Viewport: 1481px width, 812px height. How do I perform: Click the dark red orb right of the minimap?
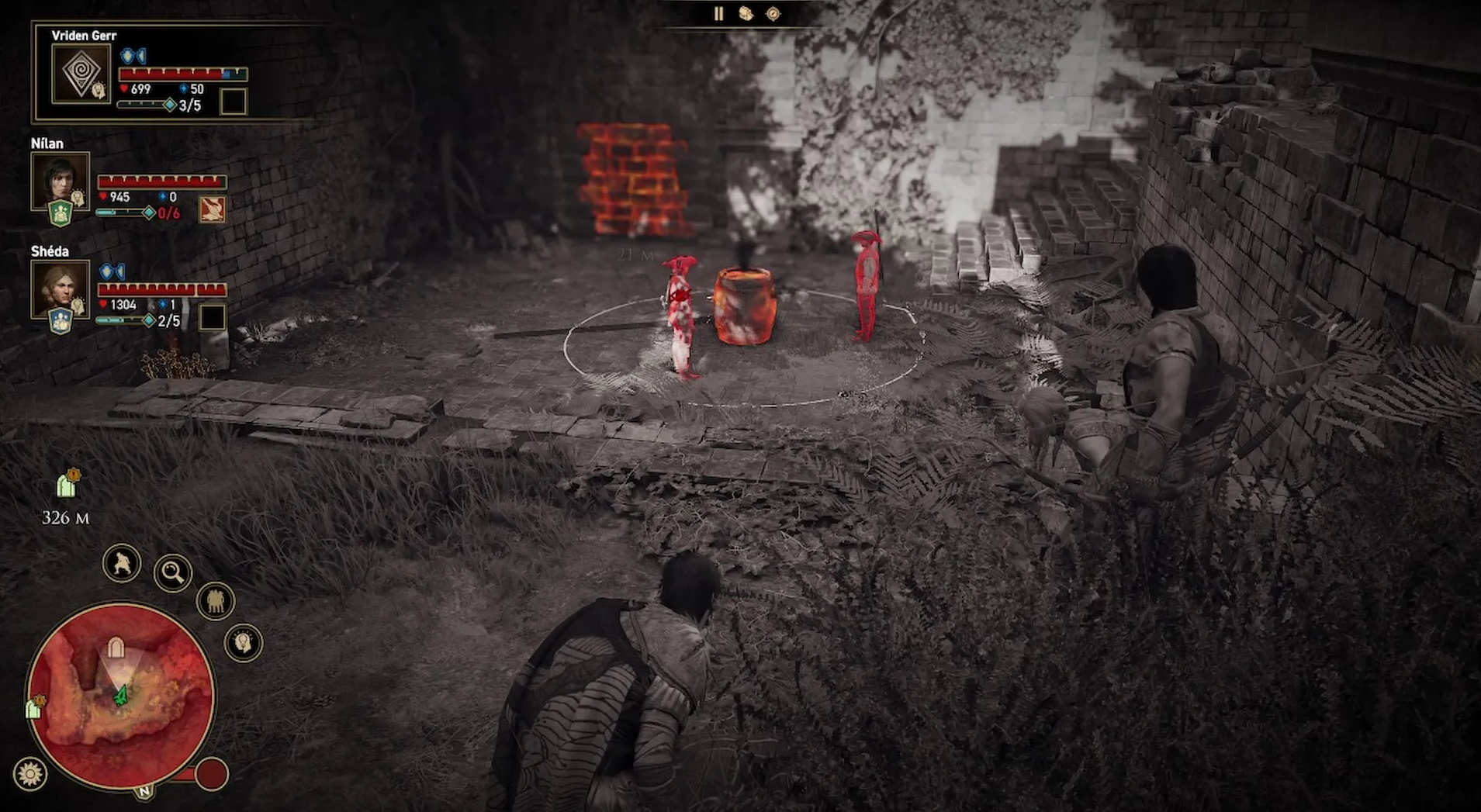tap(211, 773)
